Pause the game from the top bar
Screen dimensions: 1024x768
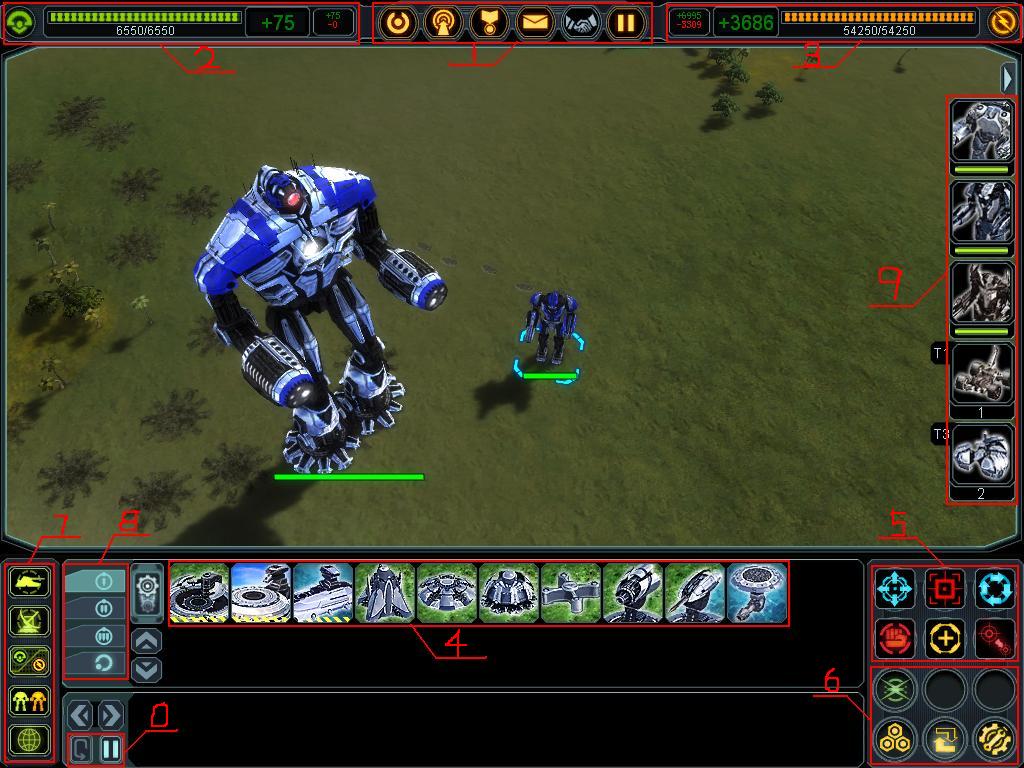[x=625, y=22]
